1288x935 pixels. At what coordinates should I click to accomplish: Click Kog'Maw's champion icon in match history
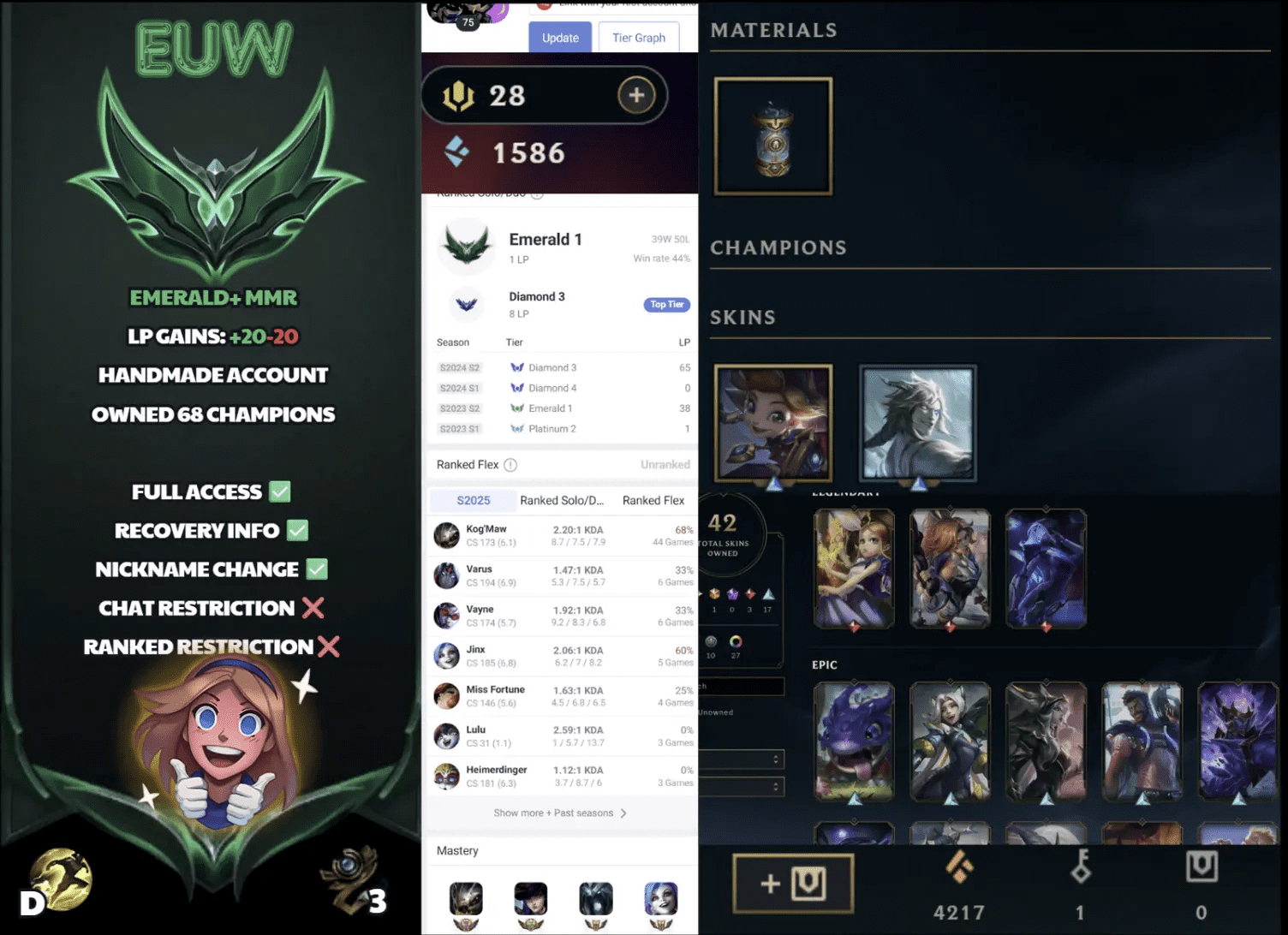coord(446,535)
